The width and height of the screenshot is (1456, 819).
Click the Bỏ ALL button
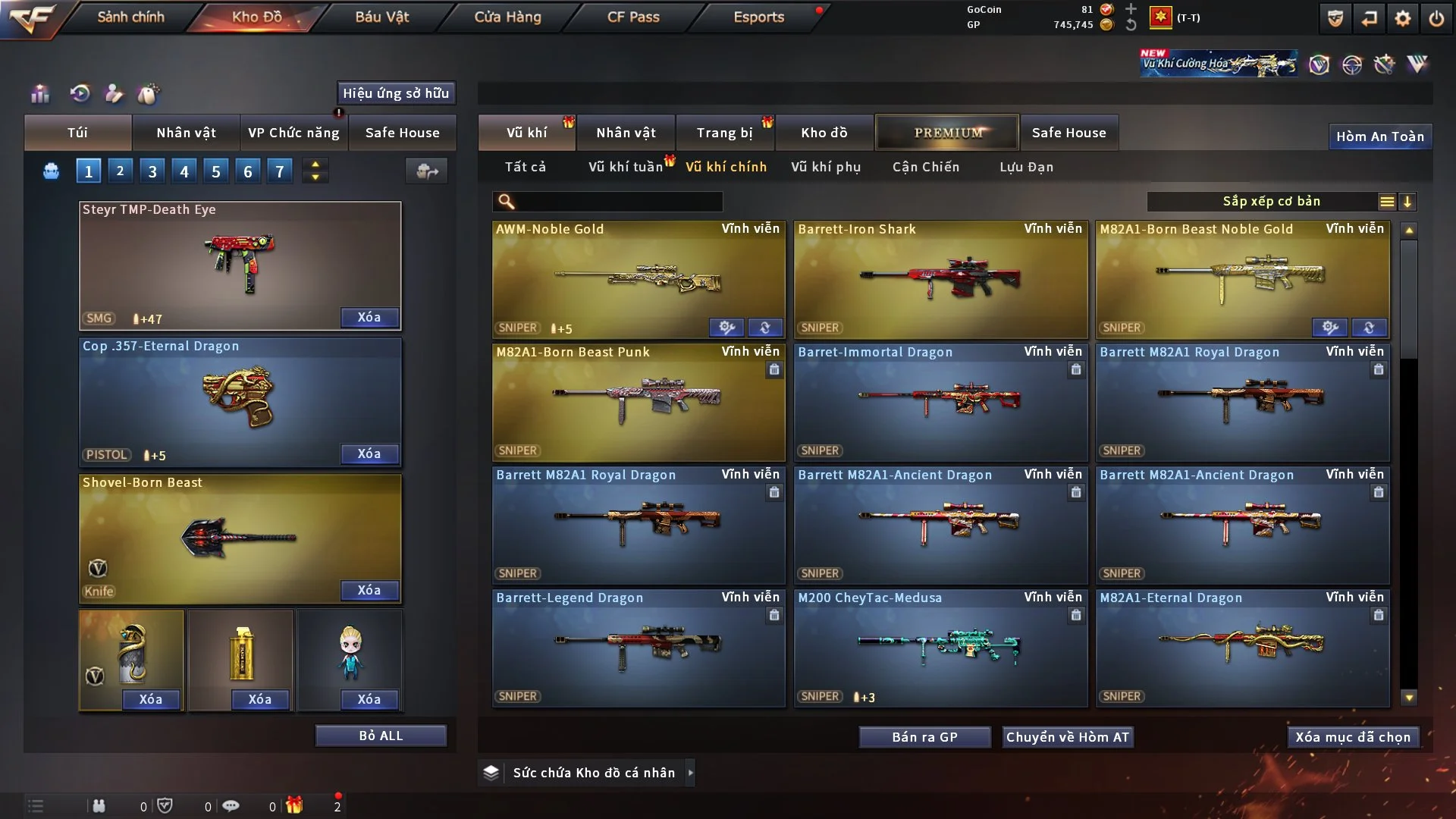tap(381, 736)
